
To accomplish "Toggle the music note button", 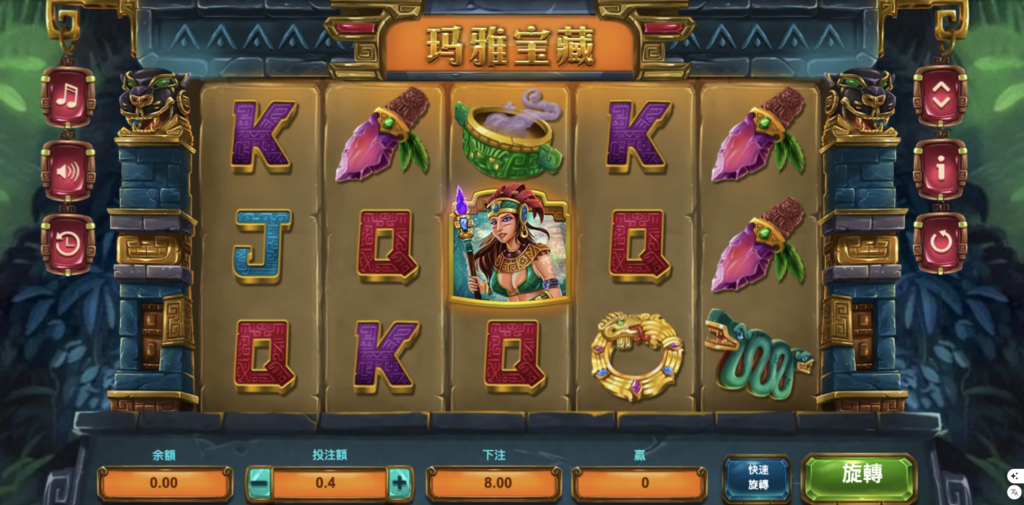I will click(x=68, y=96).
